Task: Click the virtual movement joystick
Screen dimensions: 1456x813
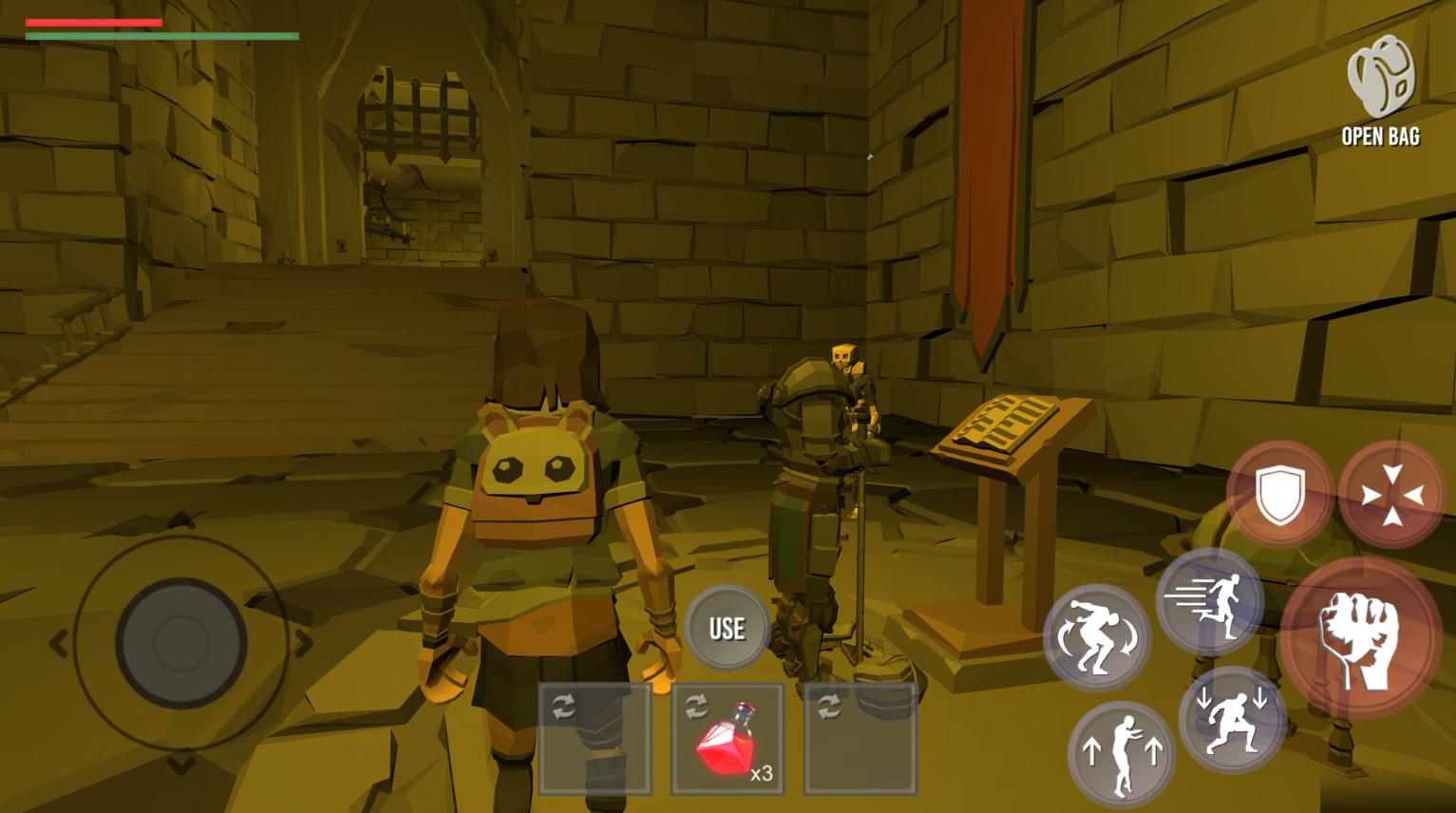Action: [180, 643]
